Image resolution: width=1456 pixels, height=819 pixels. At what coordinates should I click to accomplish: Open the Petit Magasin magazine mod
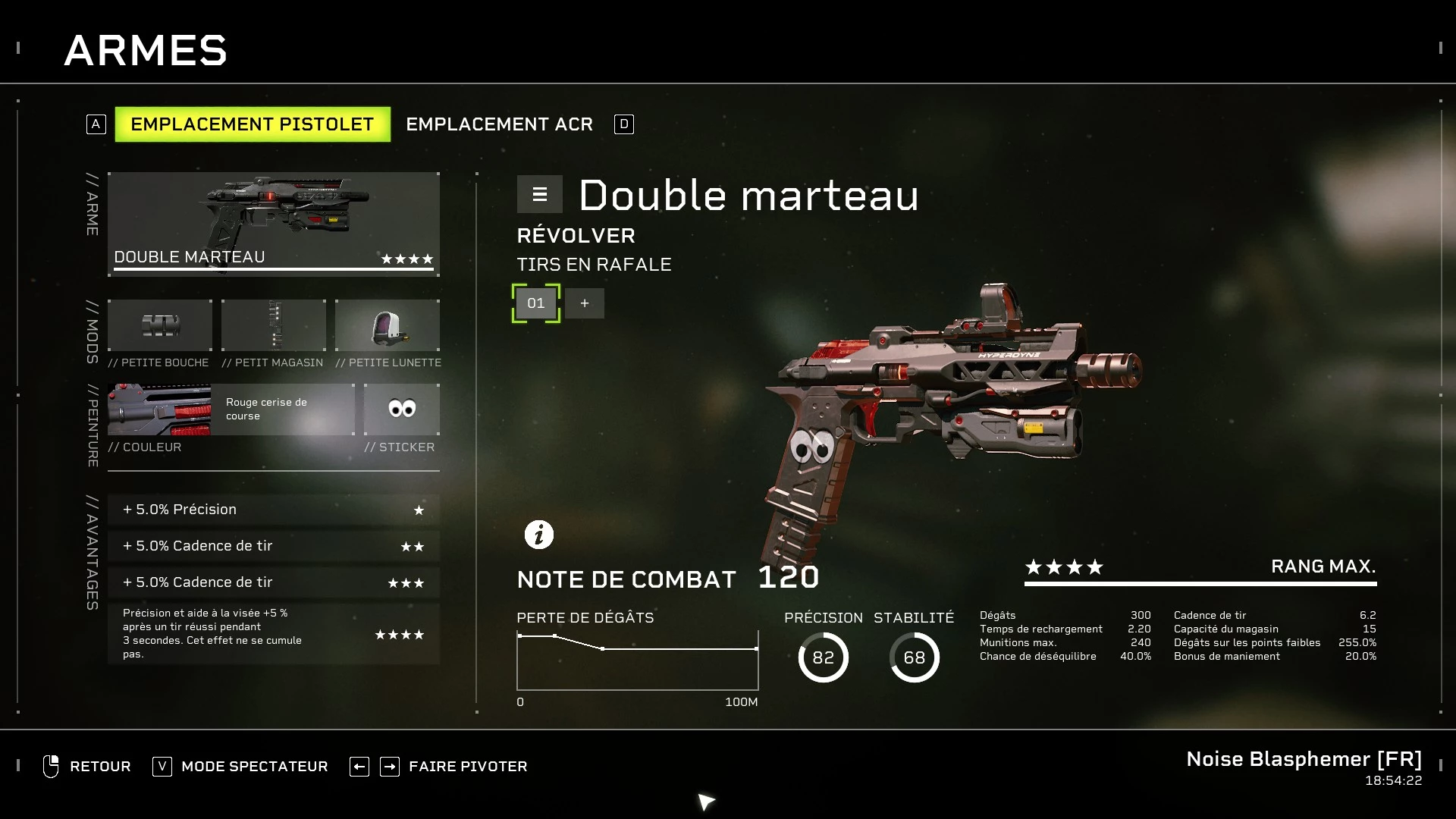point(273,326)
